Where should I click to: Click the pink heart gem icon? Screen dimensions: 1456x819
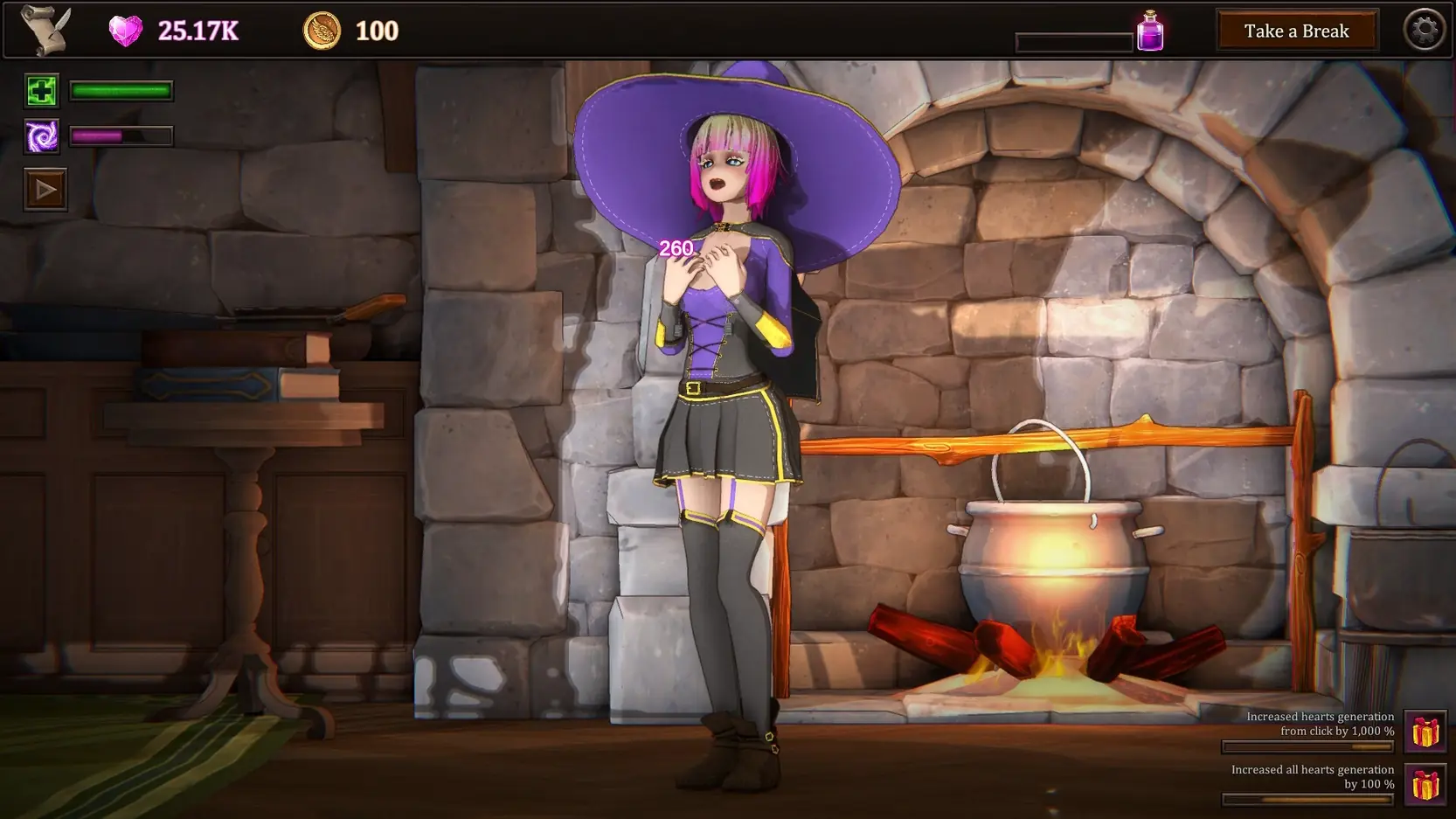[126, 31]
